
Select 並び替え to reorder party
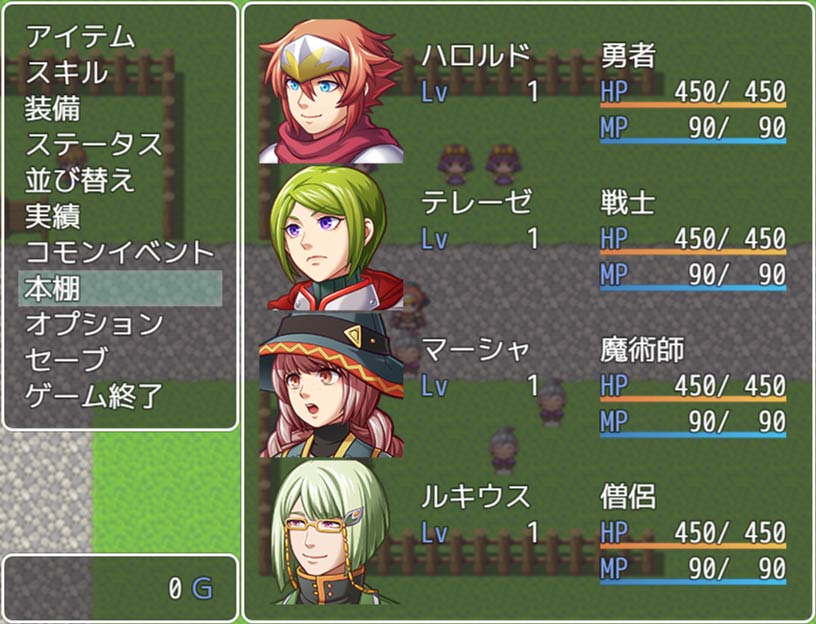pos(80,180)
